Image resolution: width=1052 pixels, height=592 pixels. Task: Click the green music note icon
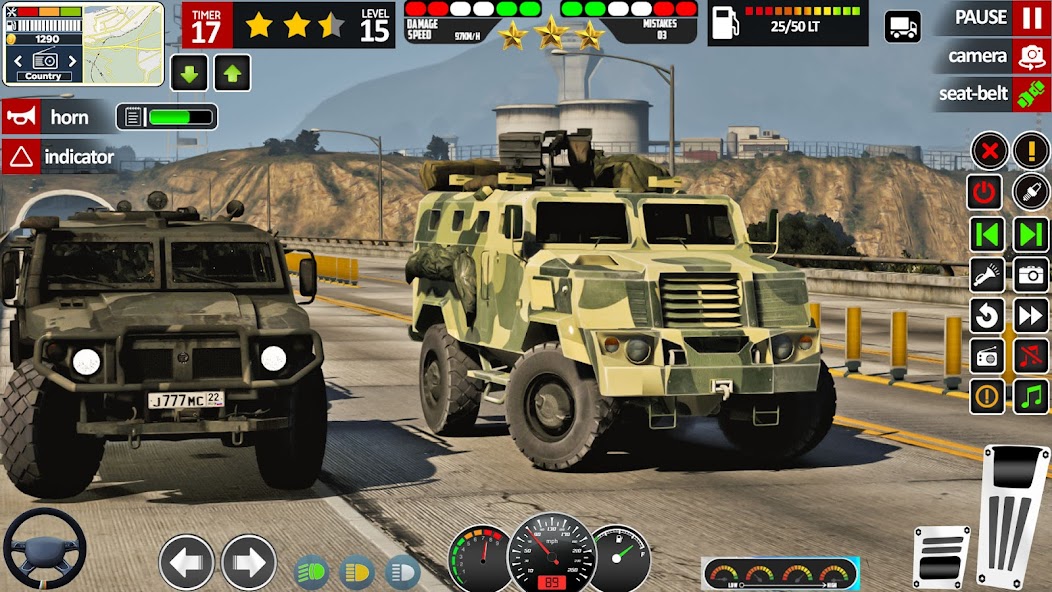tap(1030, 396)
